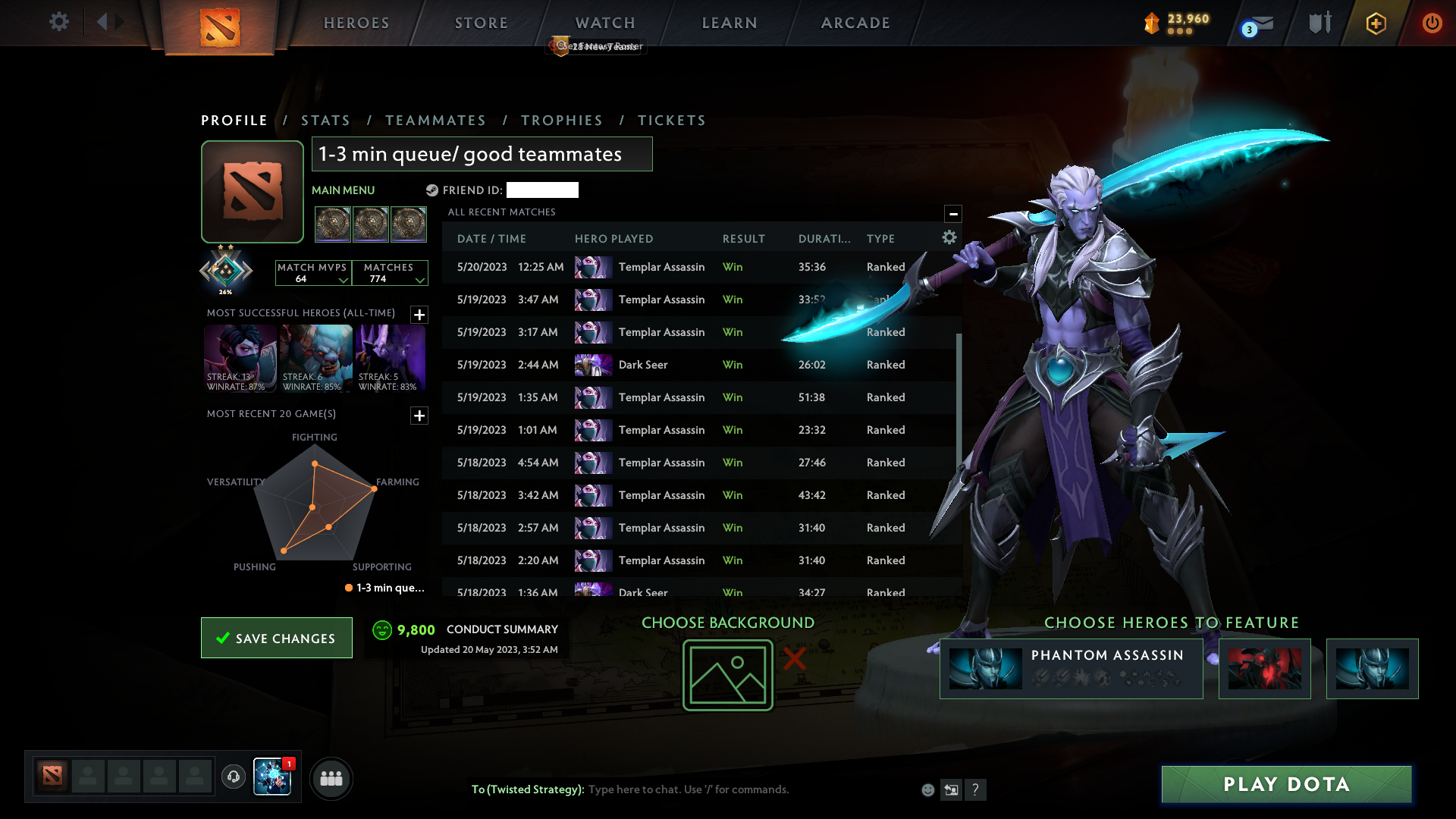Open match list settings gear

point(949,237)
